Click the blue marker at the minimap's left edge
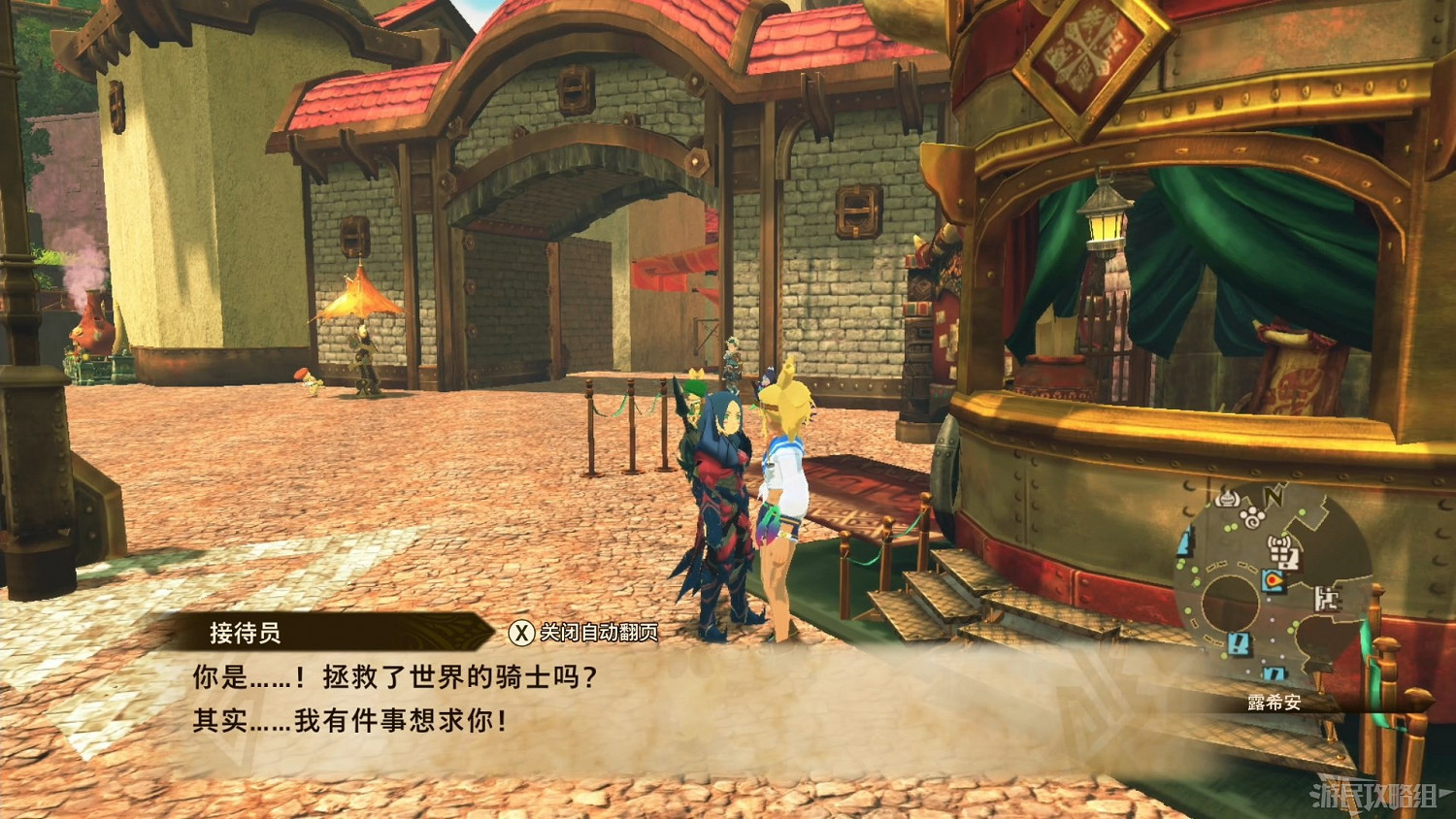 tap(1186, 541)
